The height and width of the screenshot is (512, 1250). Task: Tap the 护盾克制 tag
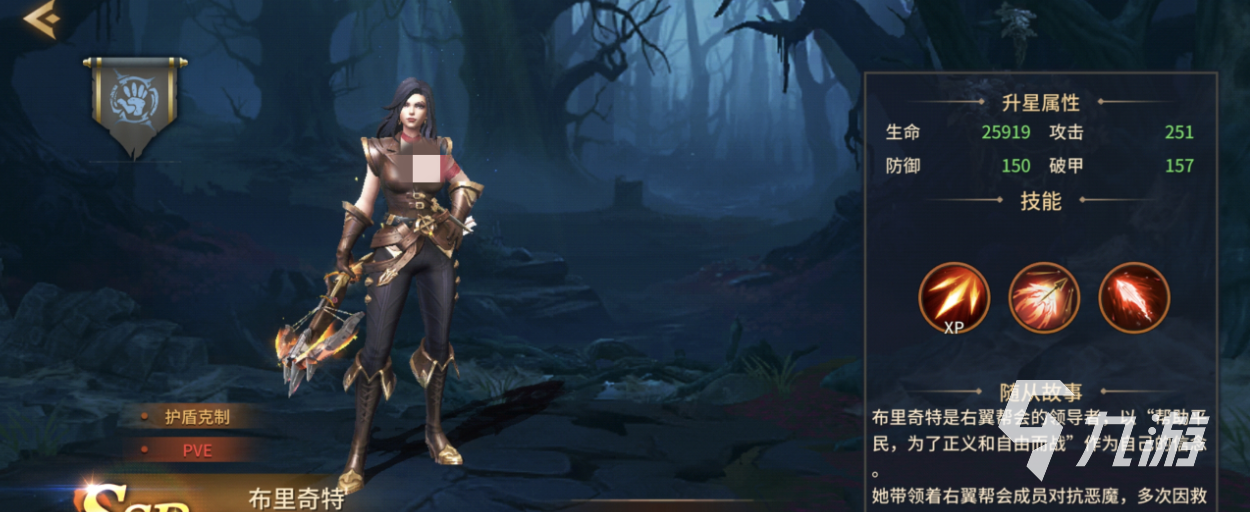196,417
